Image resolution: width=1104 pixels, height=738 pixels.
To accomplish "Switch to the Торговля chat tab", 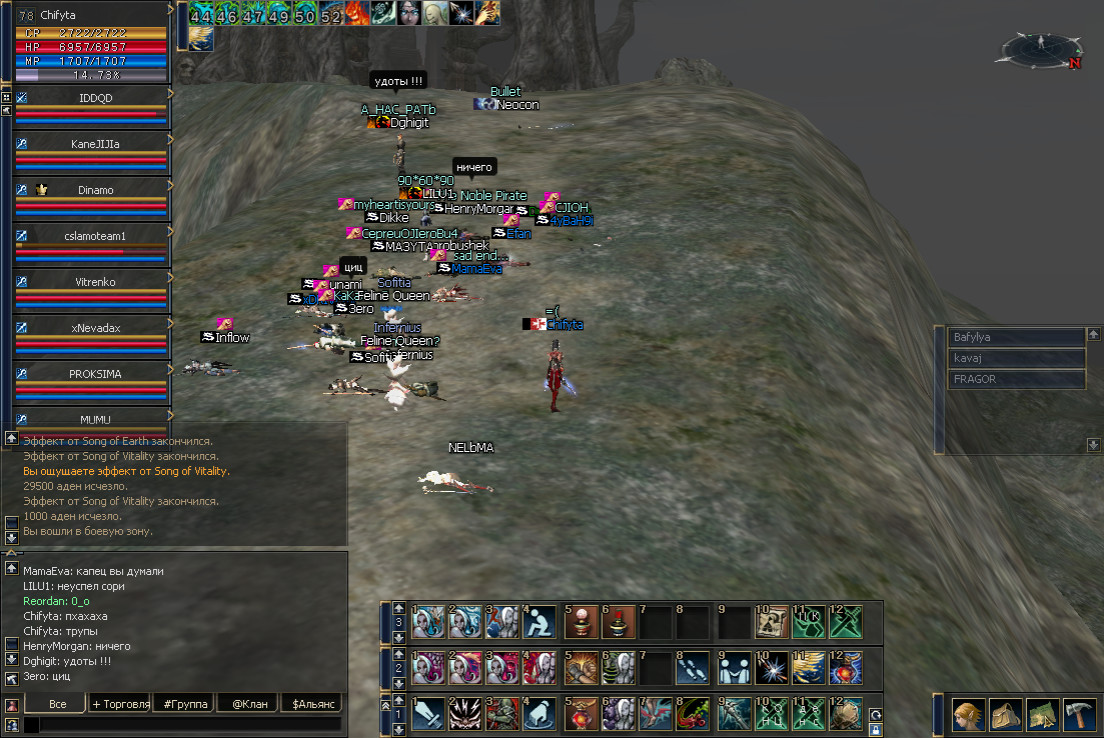I will point(121,704).
